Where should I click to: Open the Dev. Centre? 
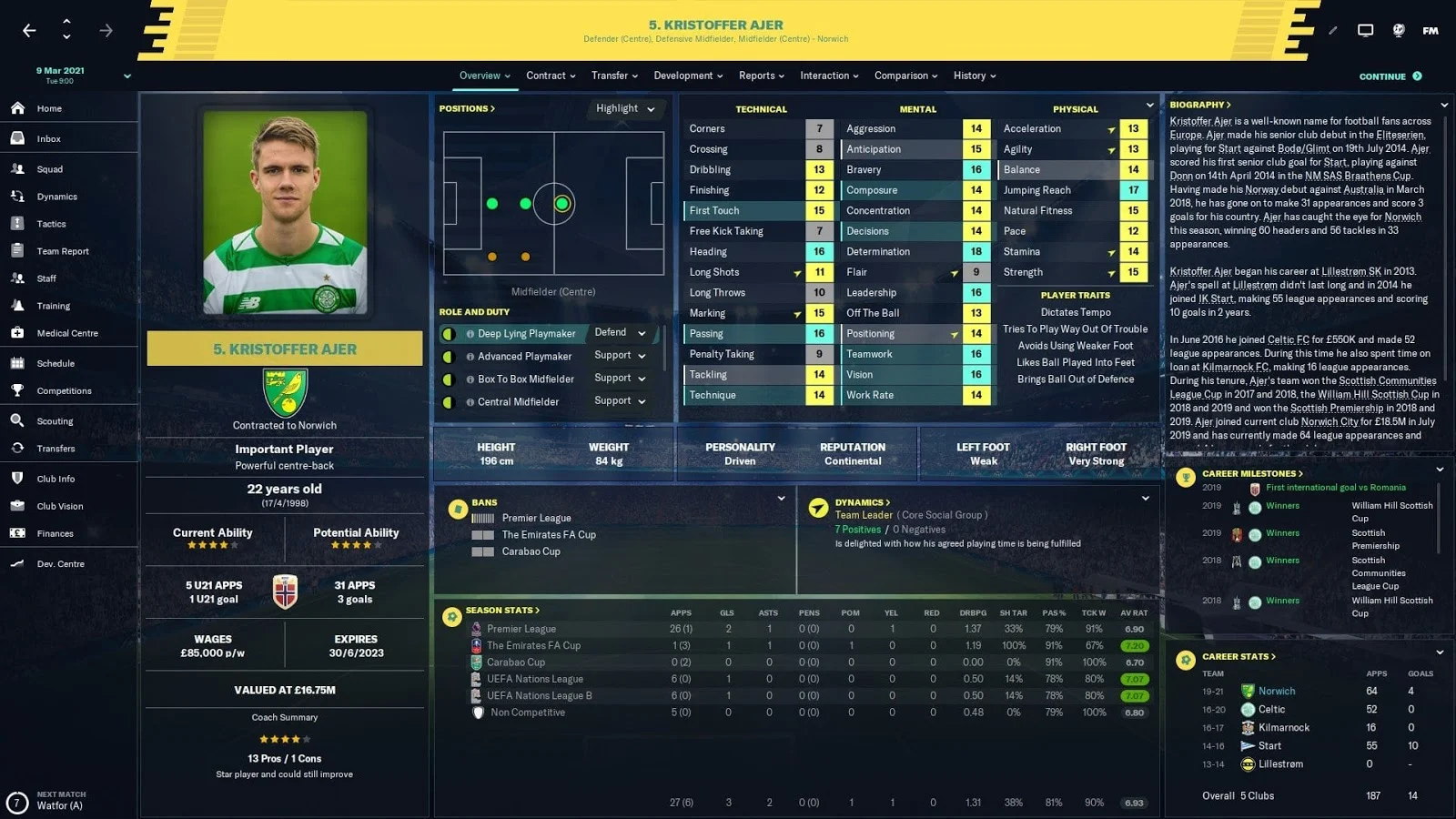[57, 563]
